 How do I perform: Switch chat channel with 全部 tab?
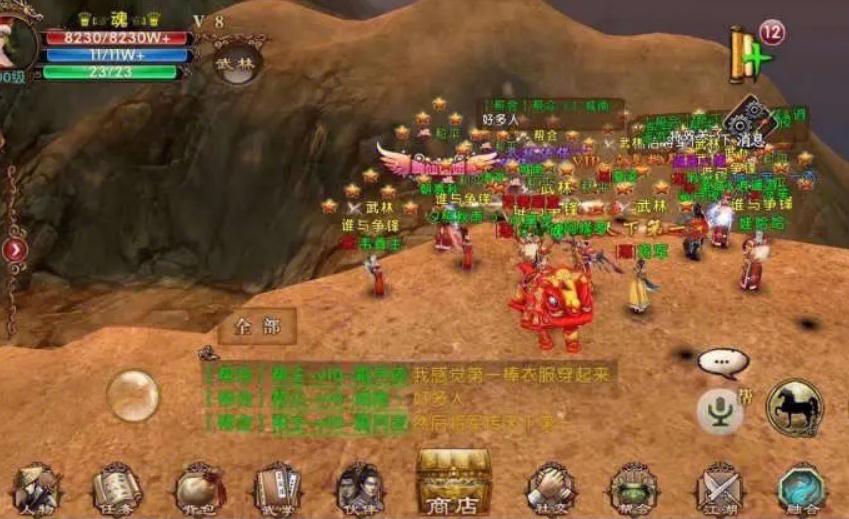click(x=257, y=326)
